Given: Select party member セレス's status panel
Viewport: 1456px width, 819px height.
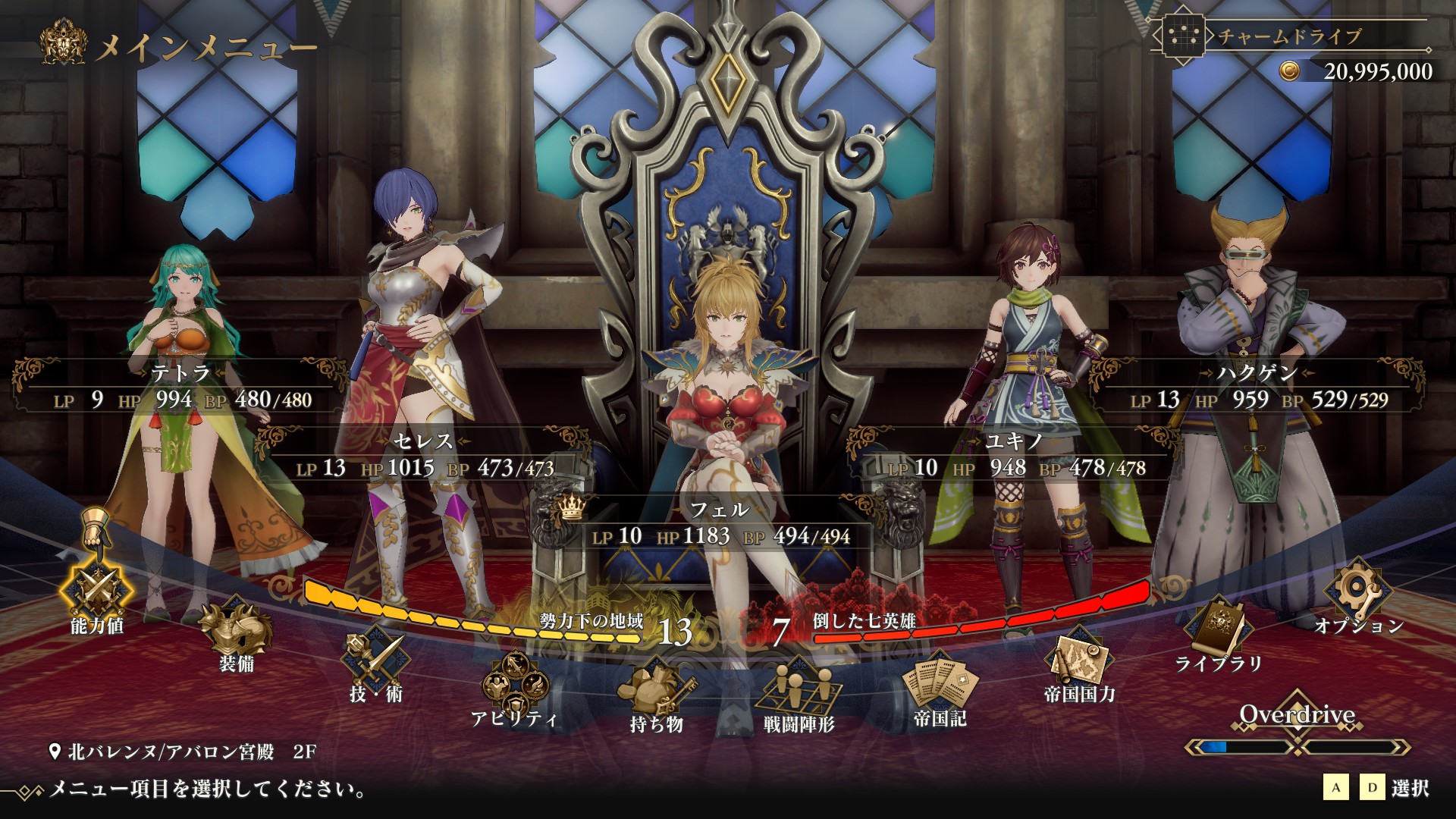Looking at the screenshot, I should click(x=425, y=455).
